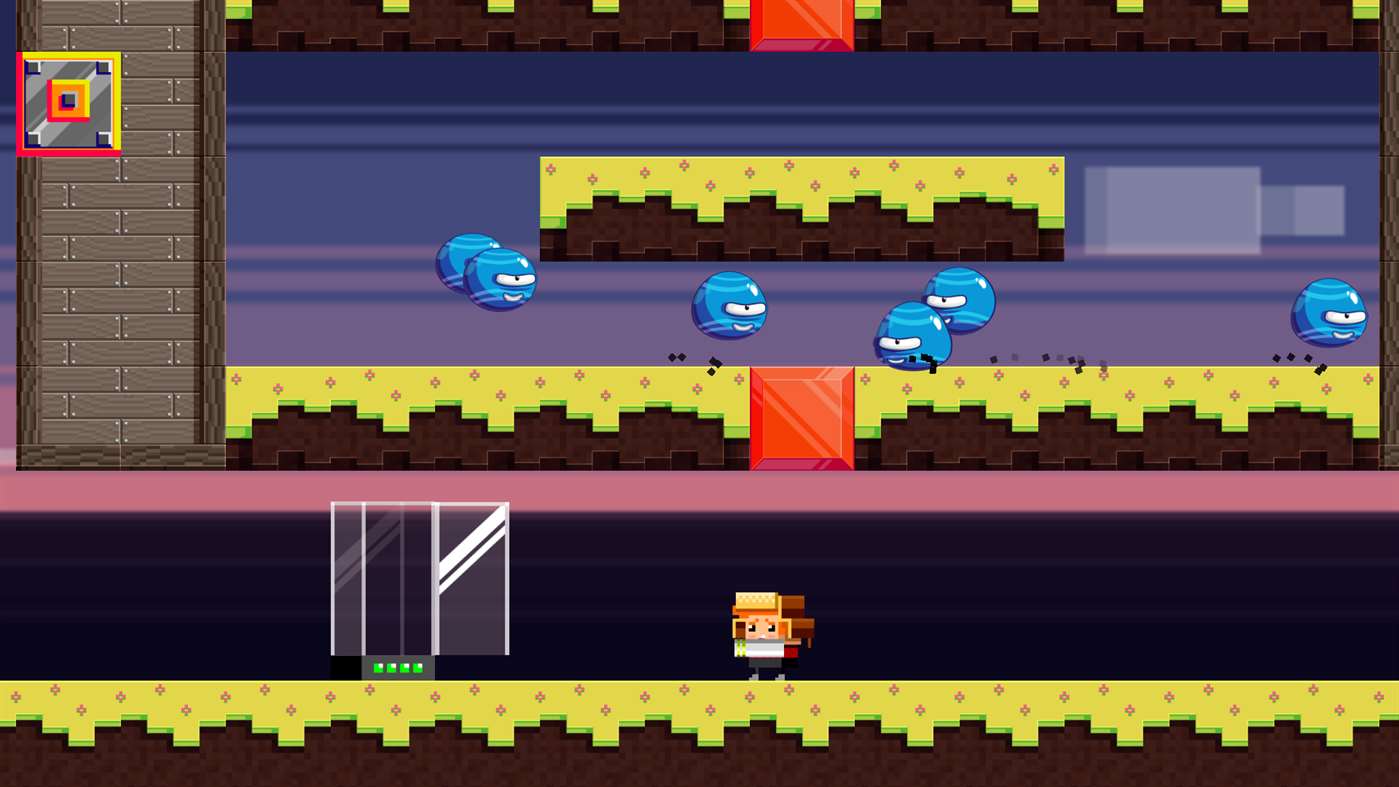Image resolution: width=1399 pixels, height=787 pixels.
Task: Select the far-right blue blob enemy
Action: pos(1331,312)
